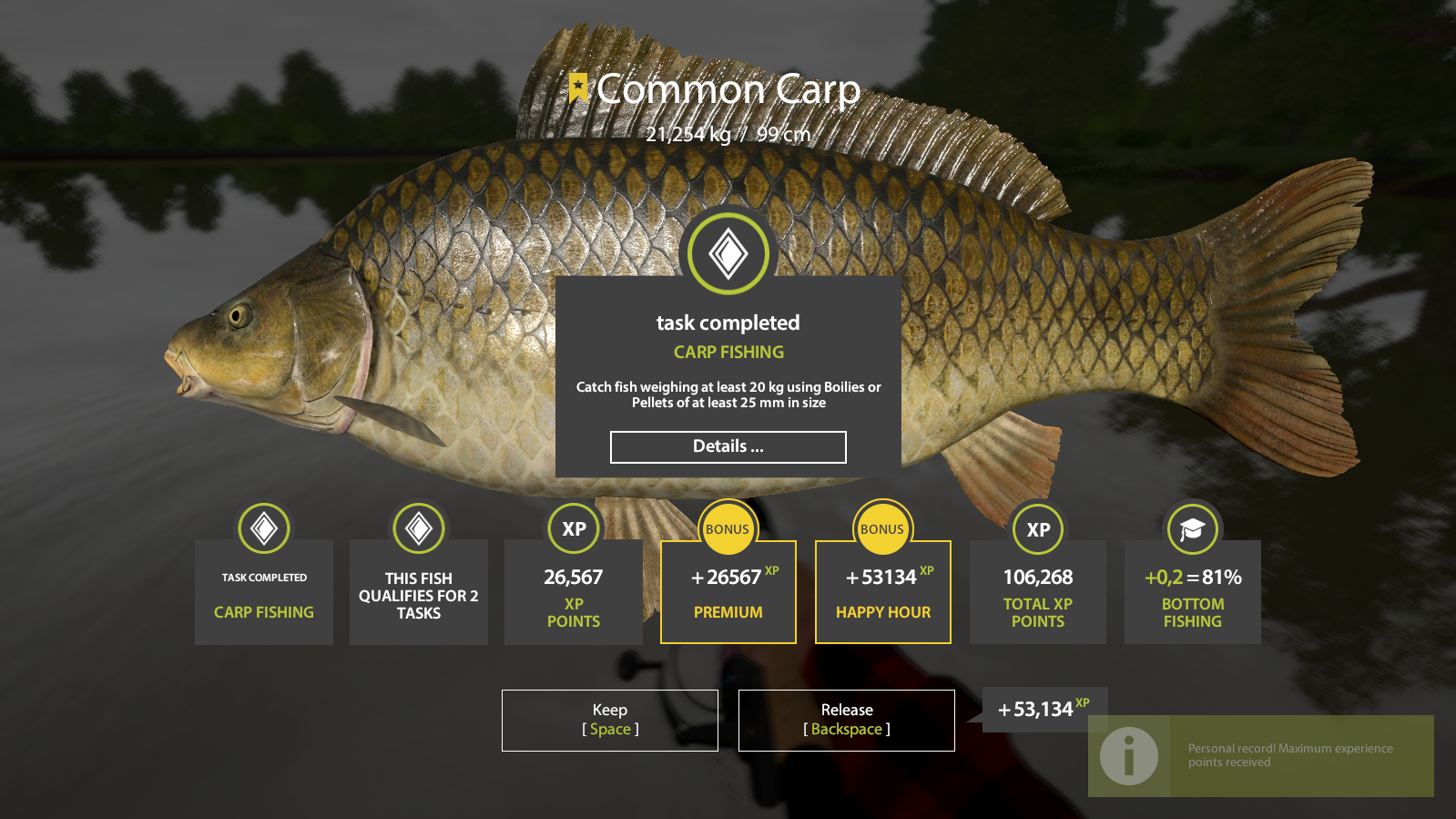The image size is (1456, 819).
Task: Release the Common Carp
Action: [846, 720]
